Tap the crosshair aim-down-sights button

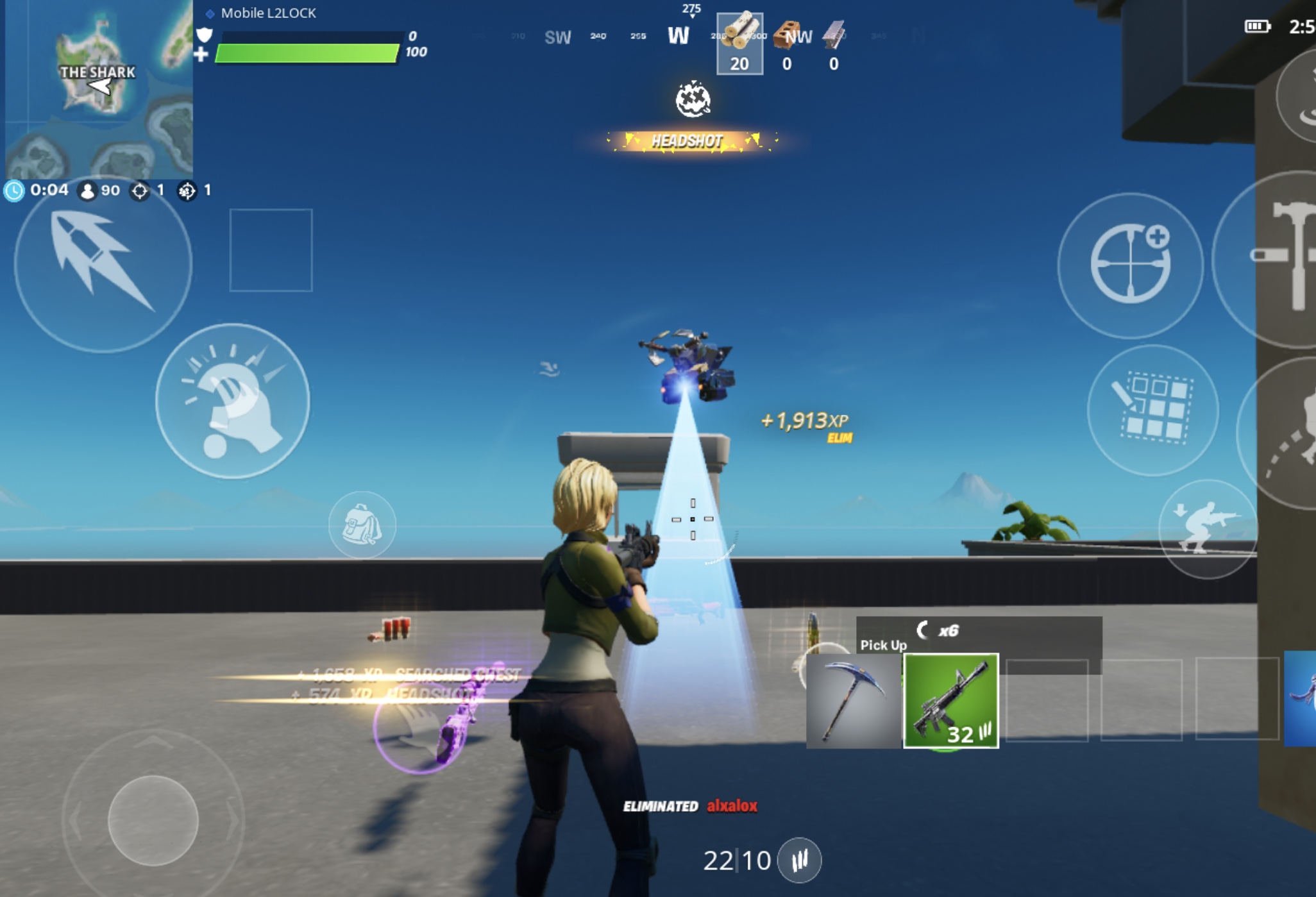tap(1130, 264)
